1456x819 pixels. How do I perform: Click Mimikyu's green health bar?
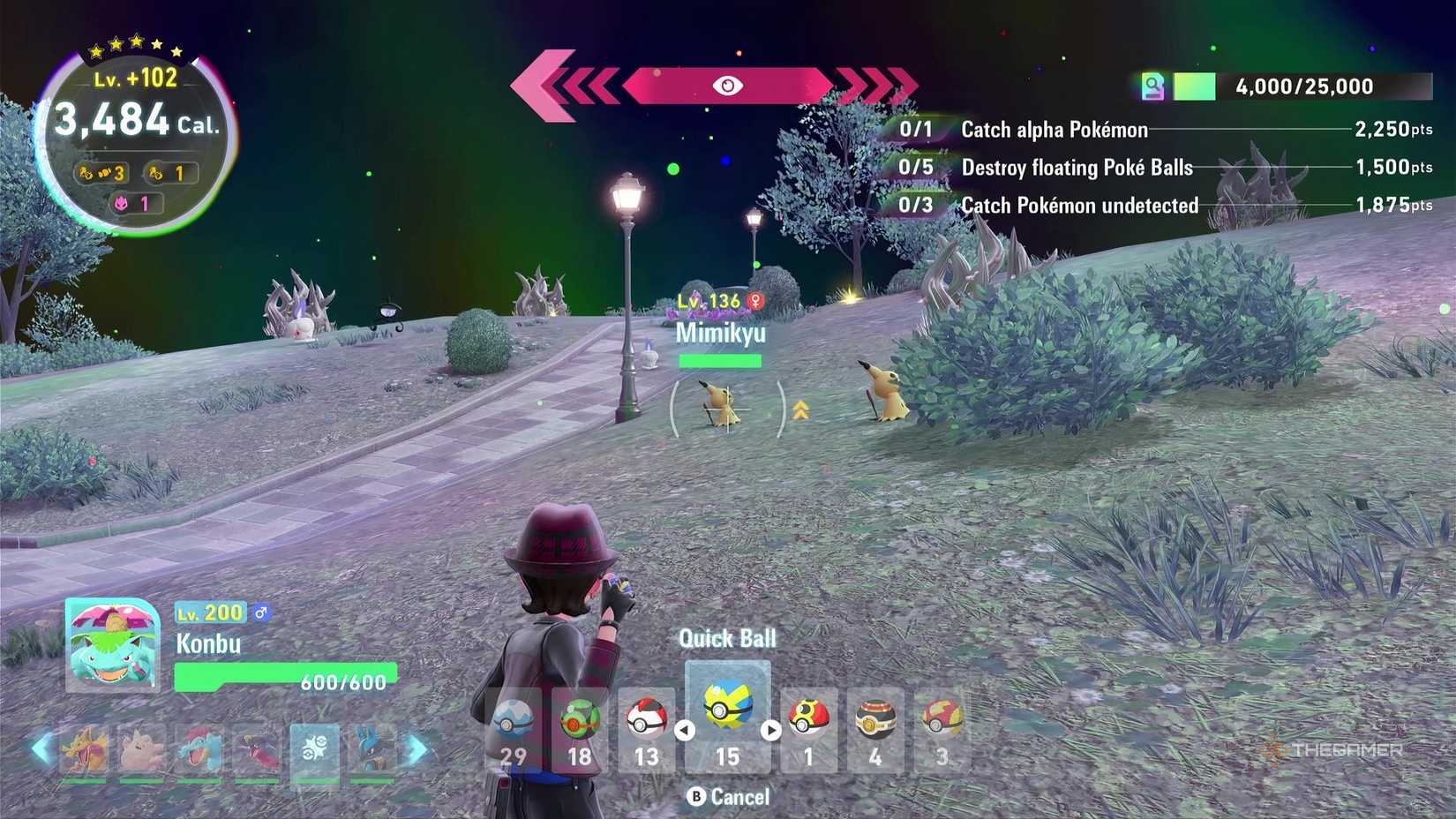pos(719,360)
